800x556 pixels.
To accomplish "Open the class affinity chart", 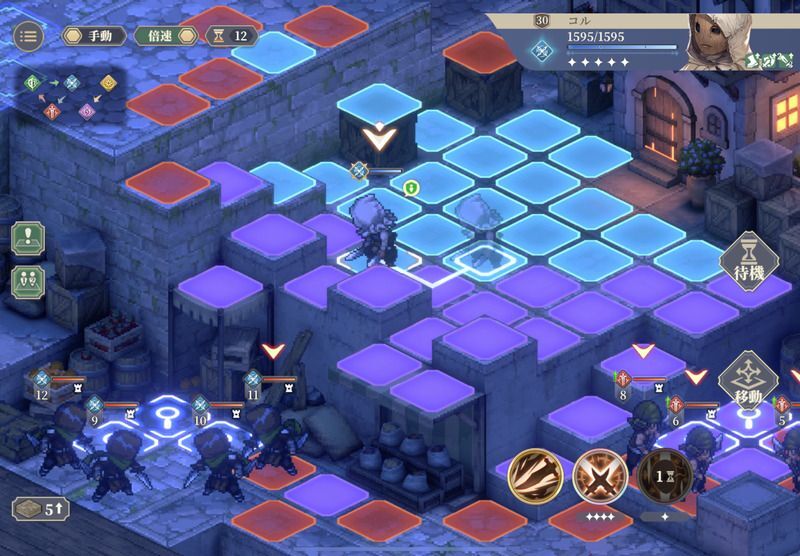I will [70, 95].
